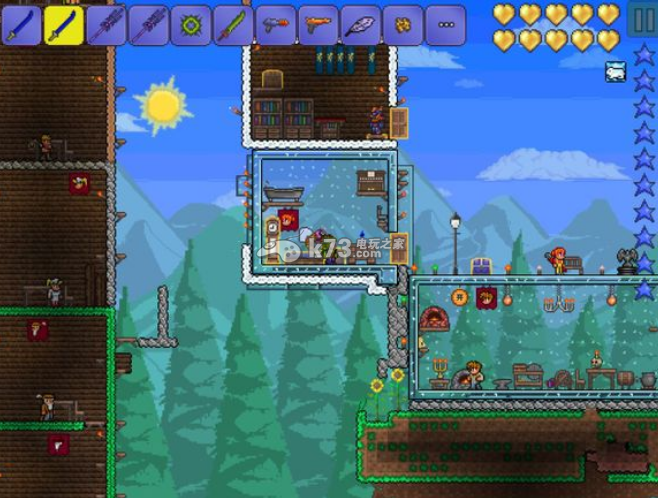The width and height of the screenshot is (658, 498).
Task: Click the bunny pet buff icon
Action: tap(614, 71)
